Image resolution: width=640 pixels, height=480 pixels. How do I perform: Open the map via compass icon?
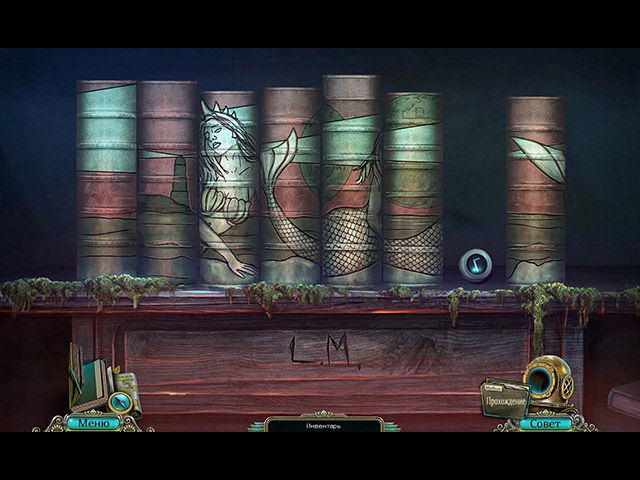119,402
